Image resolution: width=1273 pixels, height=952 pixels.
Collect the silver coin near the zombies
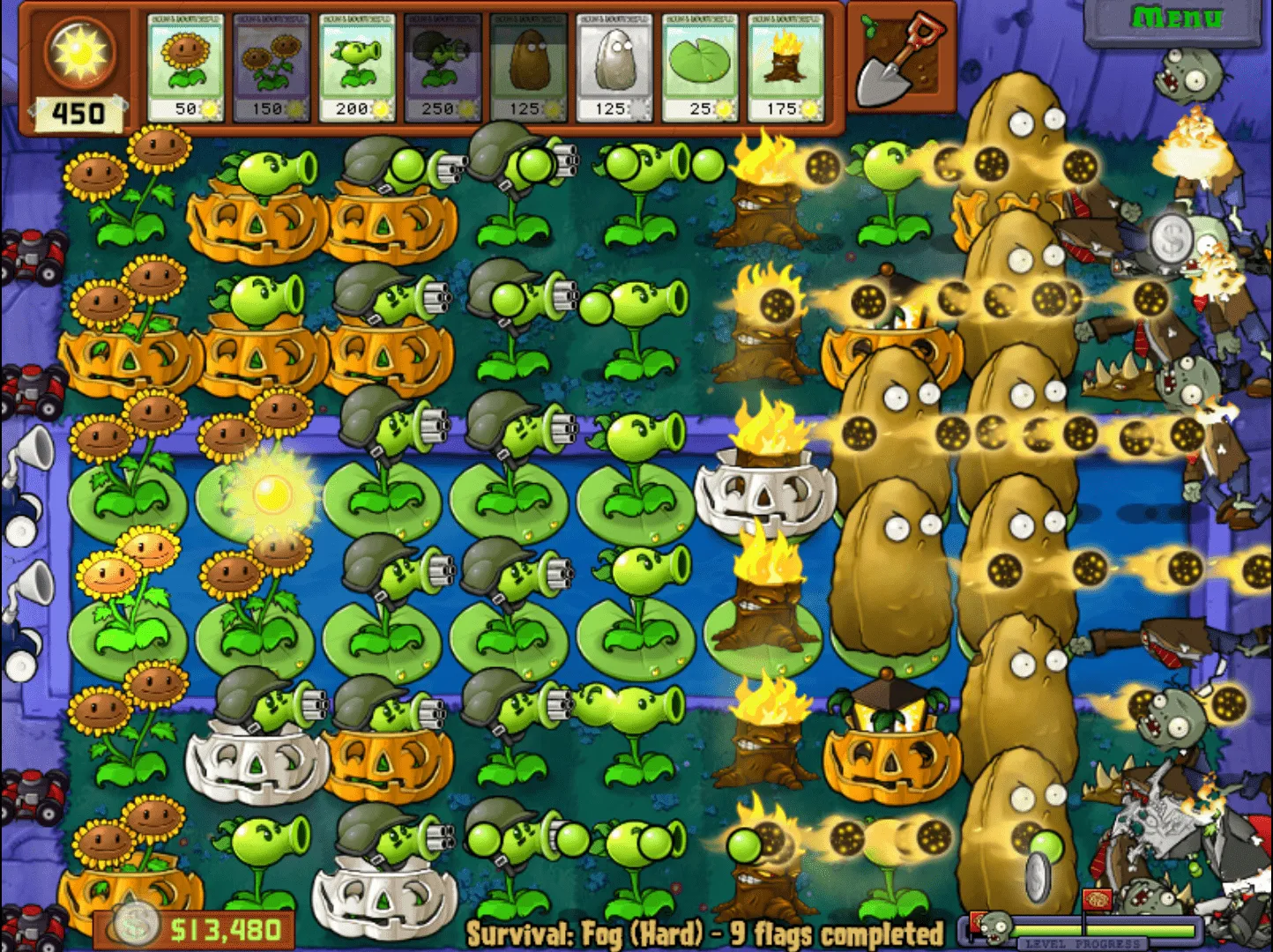tap(1172, 238)
